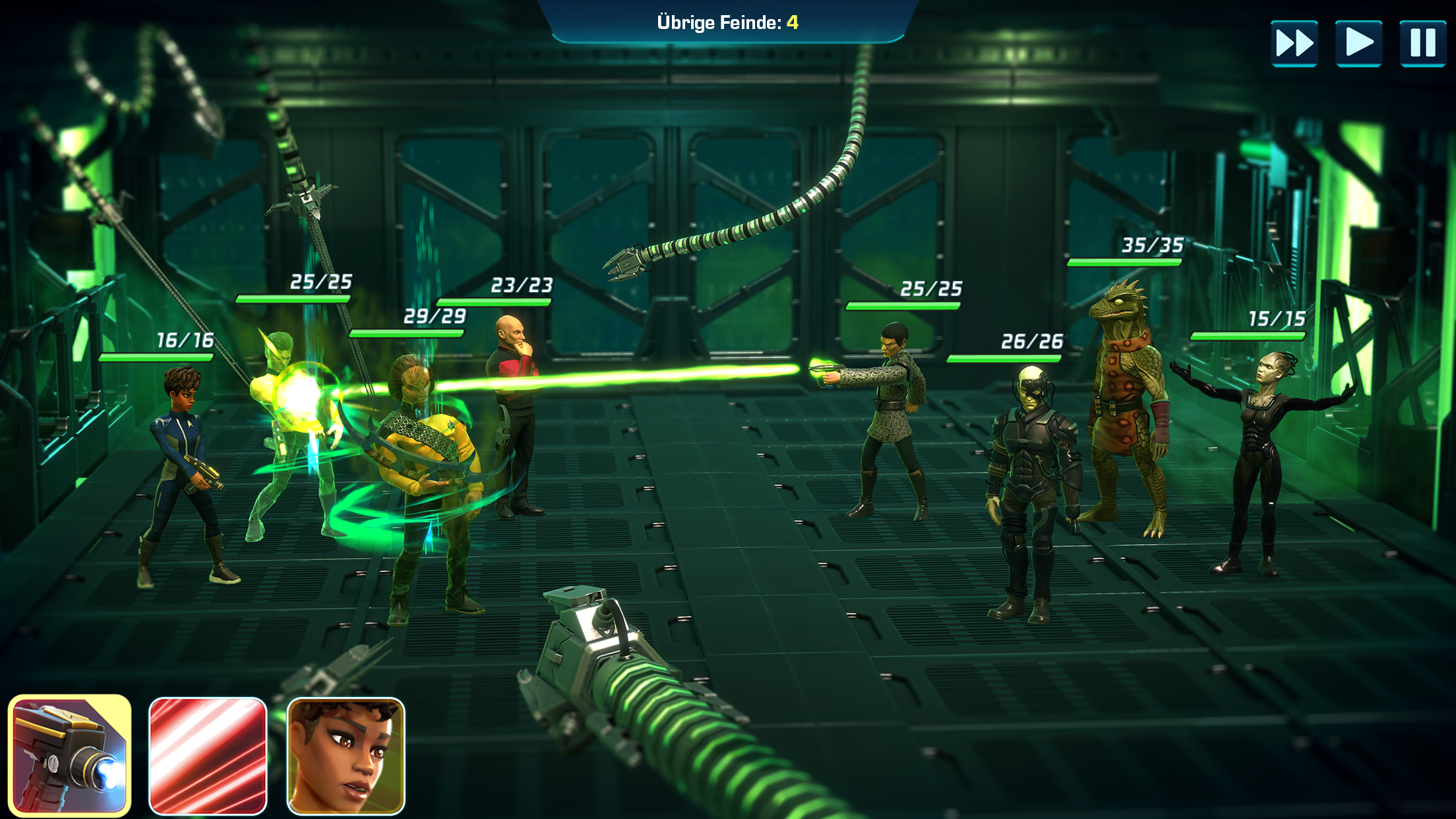This screenshot has width=1456, height=819.
Task: Activate the fast-forward speed button
Action: [x=1294, y=44]
